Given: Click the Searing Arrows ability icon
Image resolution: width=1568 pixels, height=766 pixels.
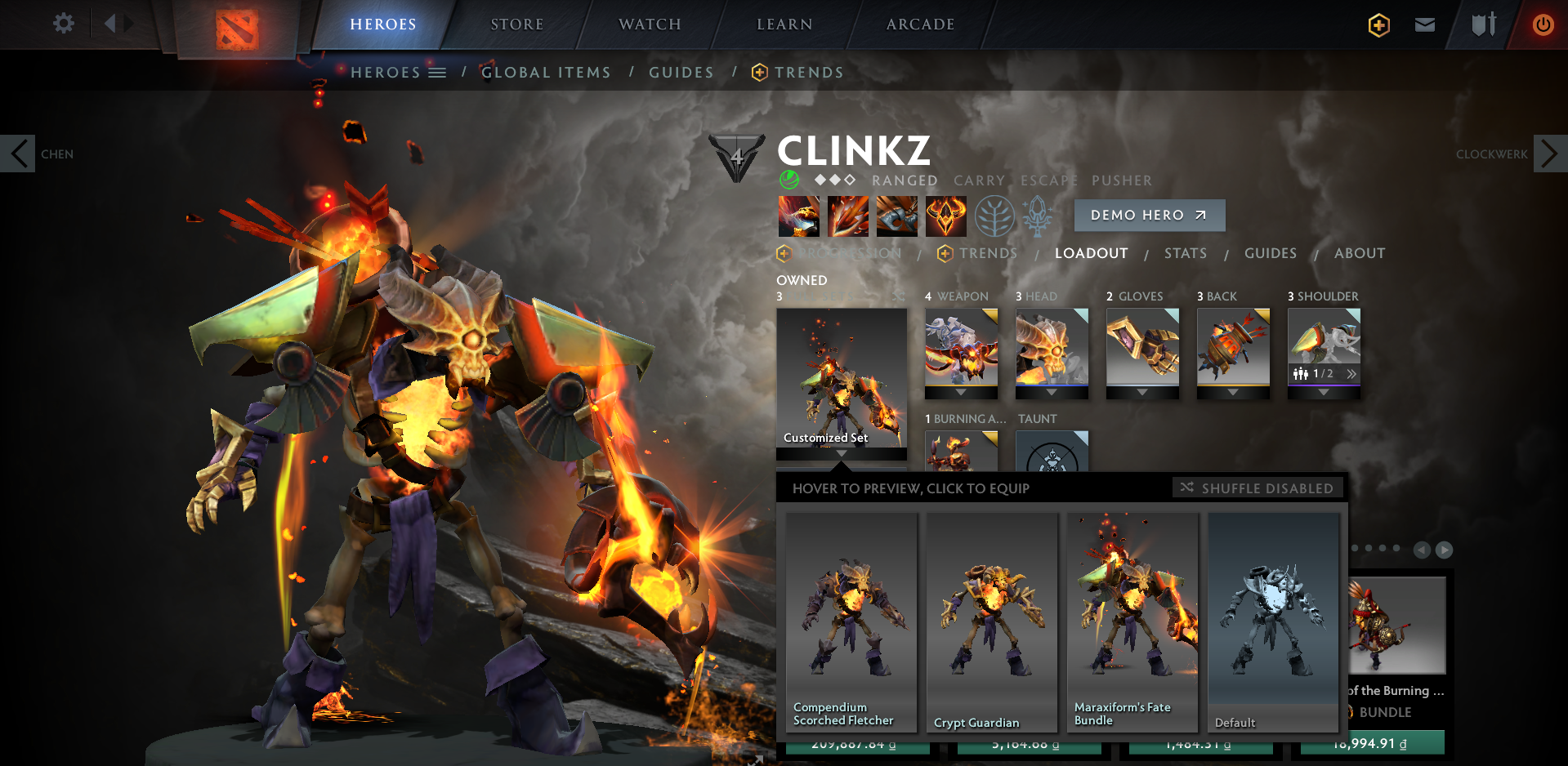Looking at the screenshot, I should click(848, 216).
